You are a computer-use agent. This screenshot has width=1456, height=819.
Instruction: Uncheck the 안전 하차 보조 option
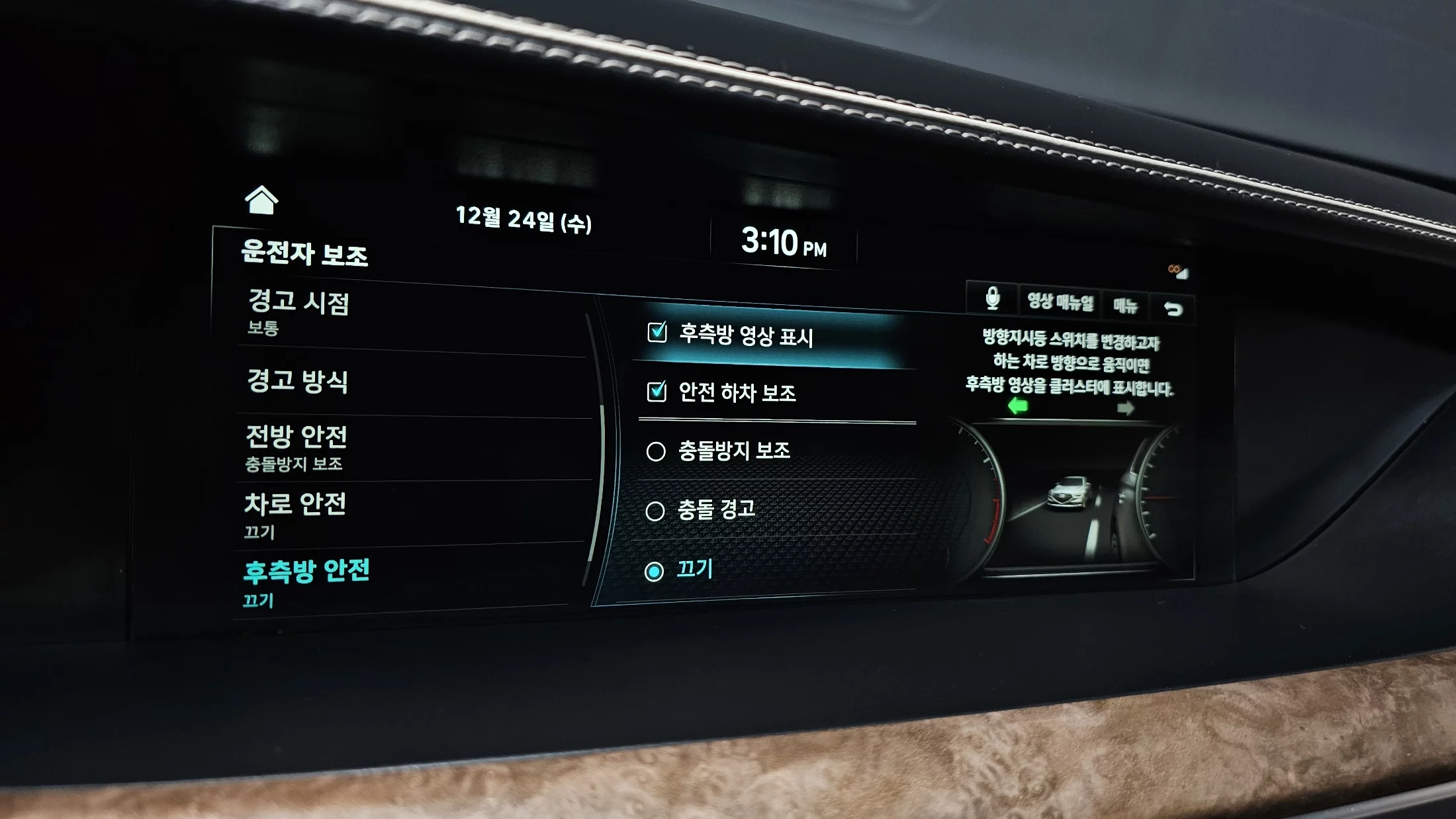point(657,392)
